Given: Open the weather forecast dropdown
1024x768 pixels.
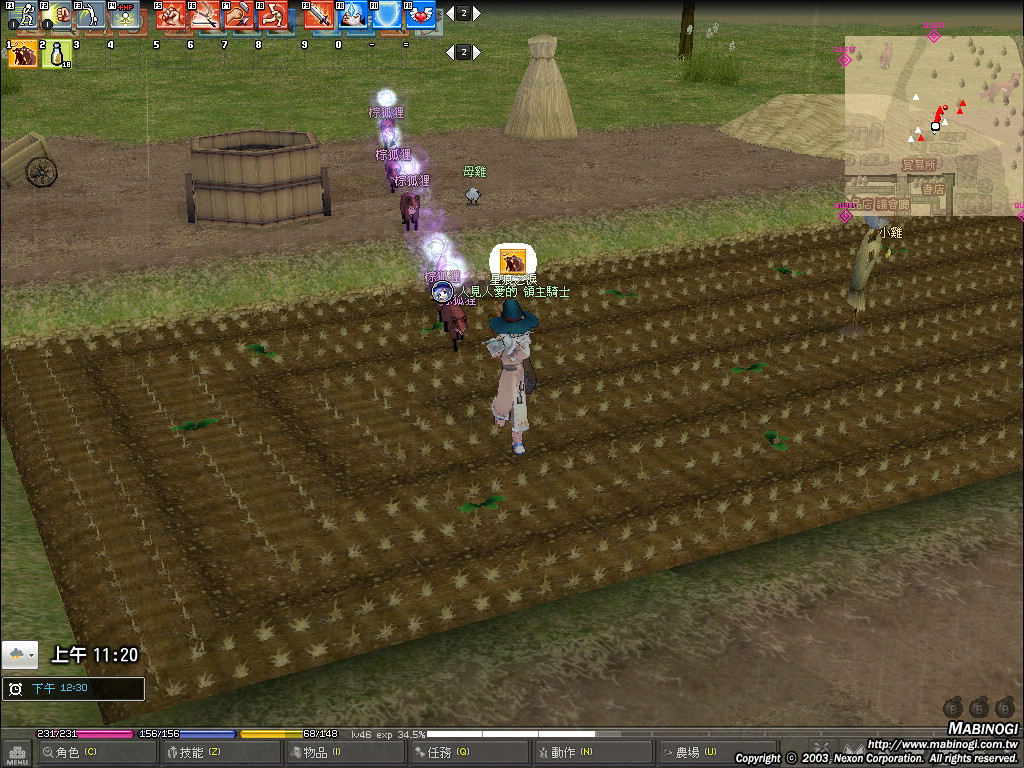Looking at the screenshot, I should pos(20,655).
